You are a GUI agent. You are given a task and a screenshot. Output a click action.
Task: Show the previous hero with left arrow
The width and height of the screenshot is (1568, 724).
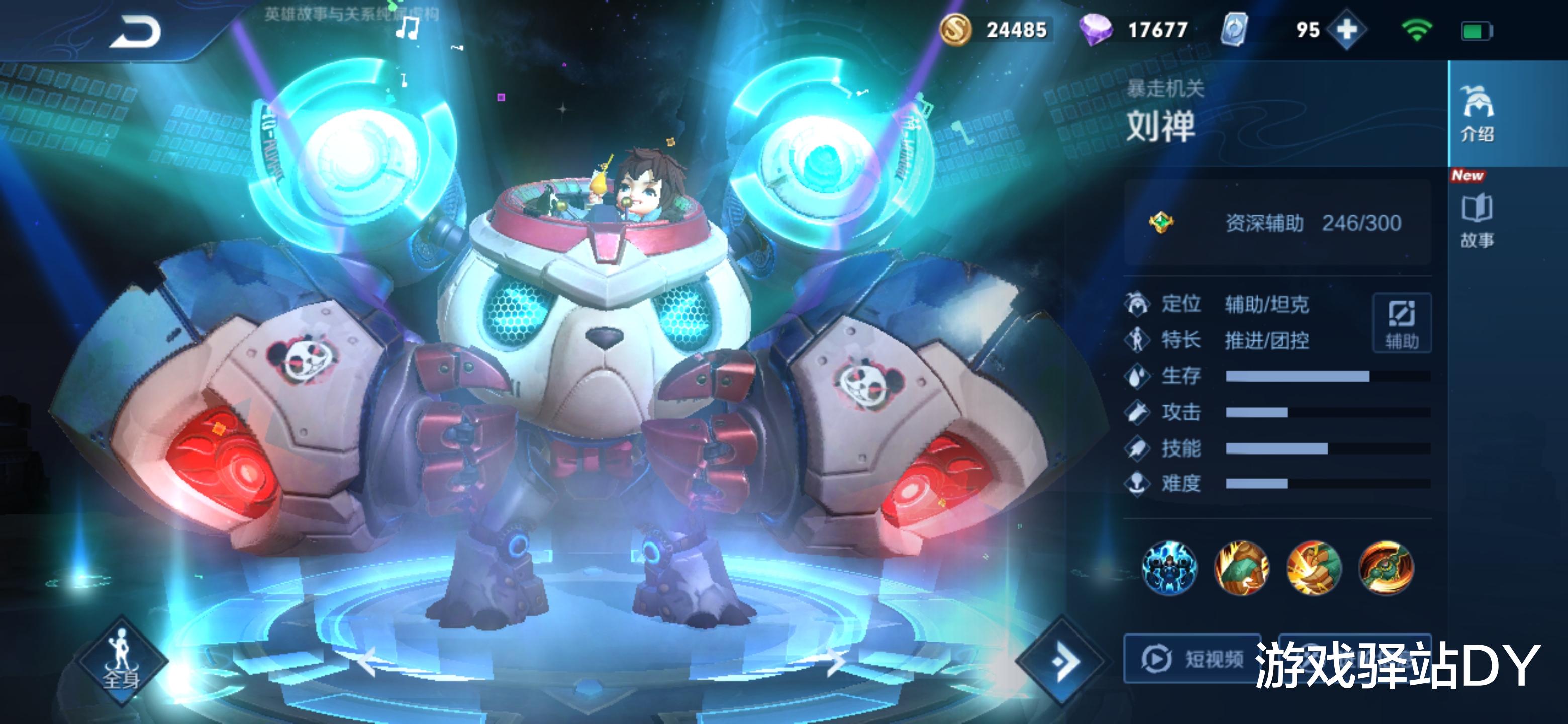368,661
